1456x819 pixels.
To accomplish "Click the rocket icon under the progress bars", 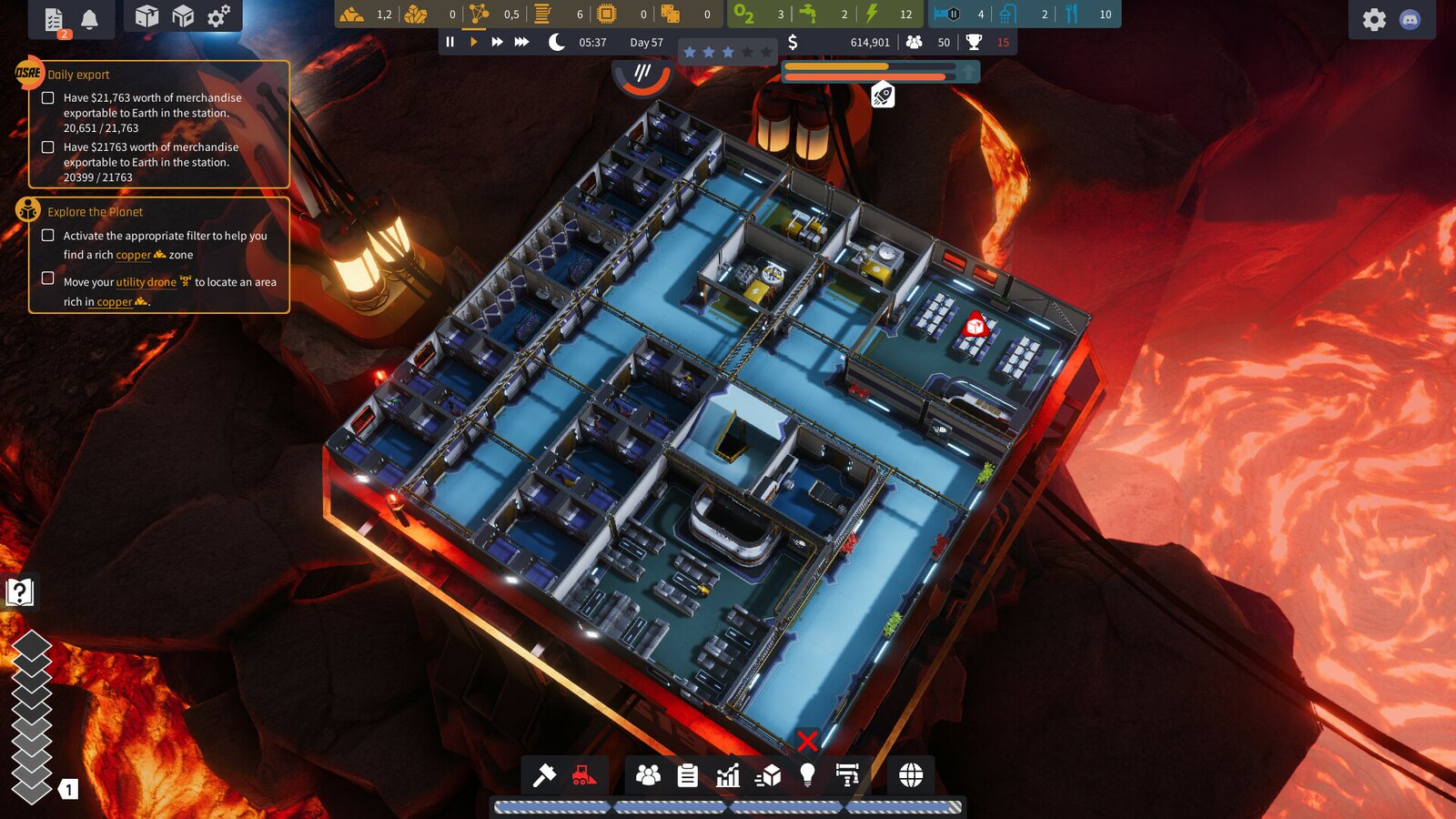I will pos(883,95).
